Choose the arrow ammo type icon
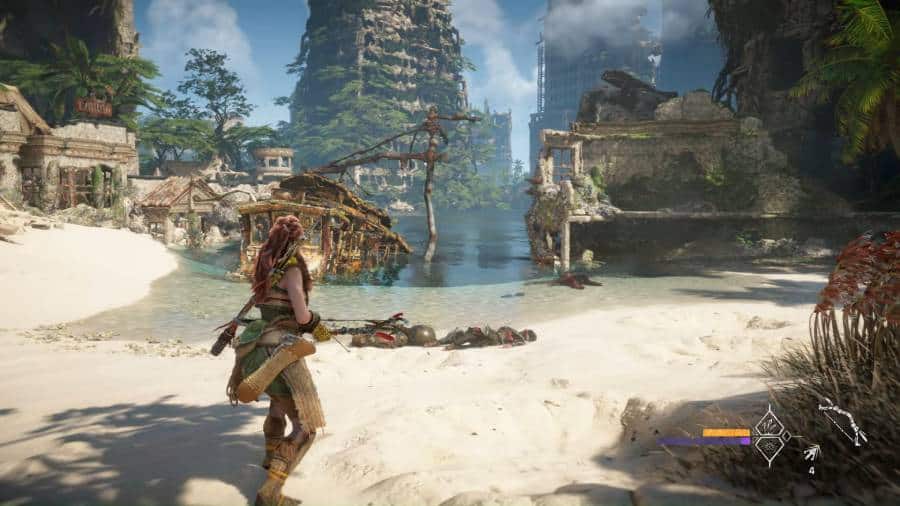The image size is (900, 506). tap(811, 453)
